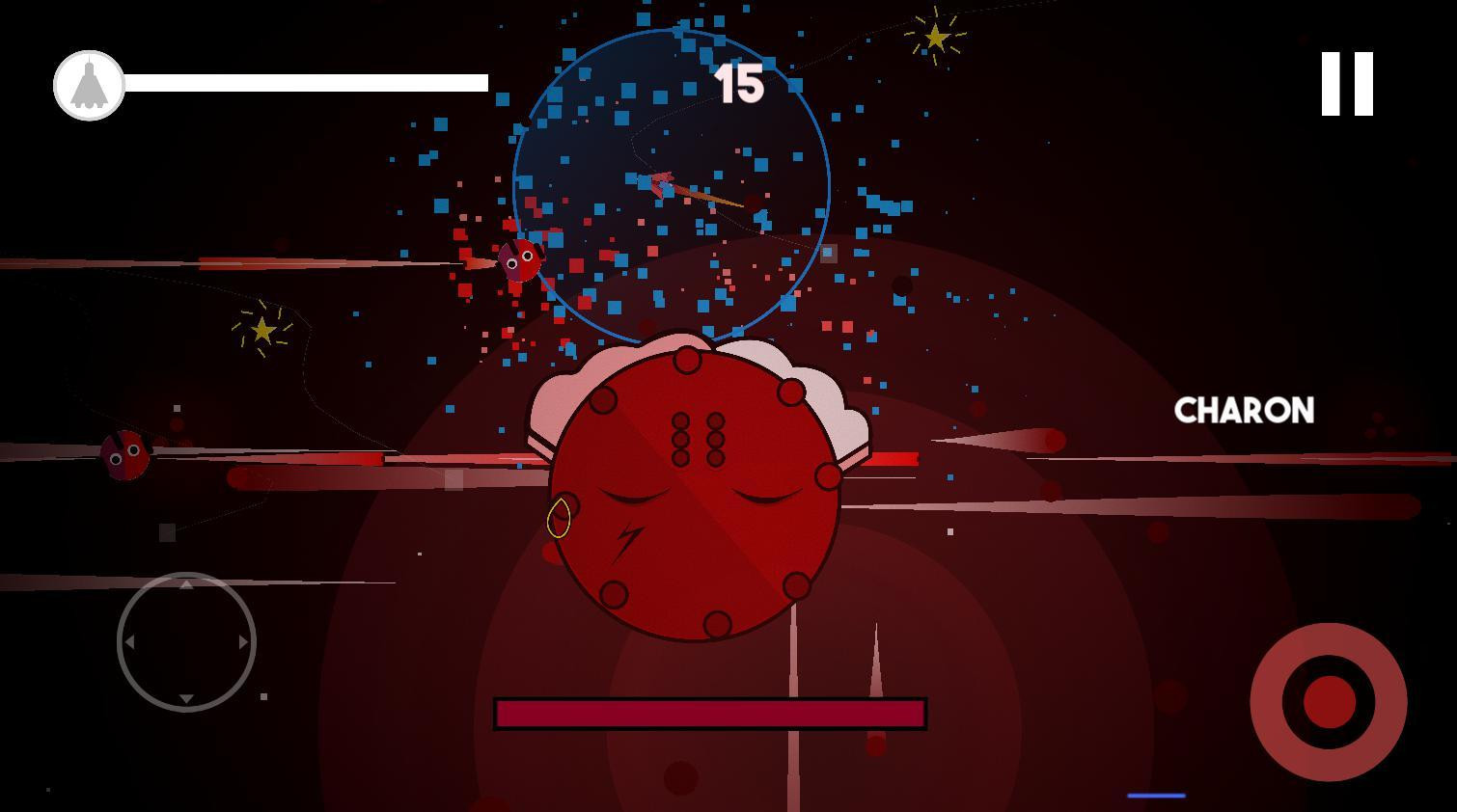Tap the joystick left arrow
The height and width of the screenshot is (812, 1457).
coord(130,642)
